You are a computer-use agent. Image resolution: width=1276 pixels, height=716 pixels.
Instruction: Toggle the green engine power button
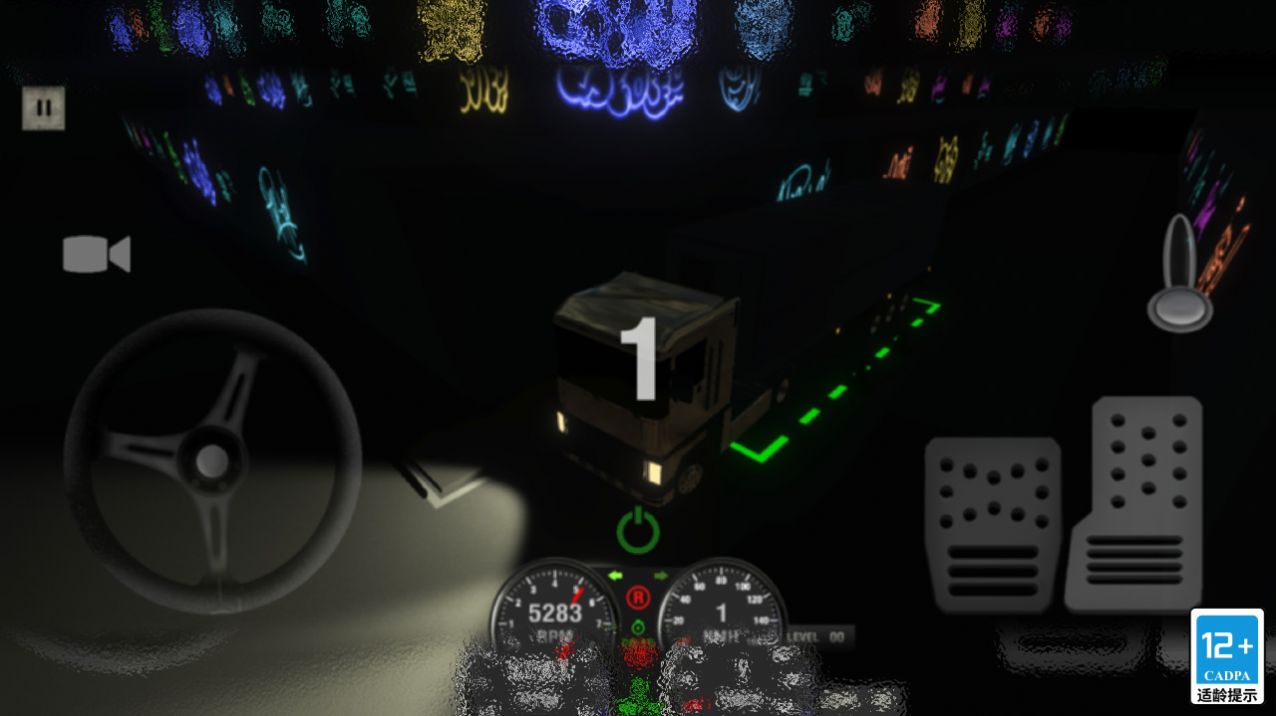637,530
